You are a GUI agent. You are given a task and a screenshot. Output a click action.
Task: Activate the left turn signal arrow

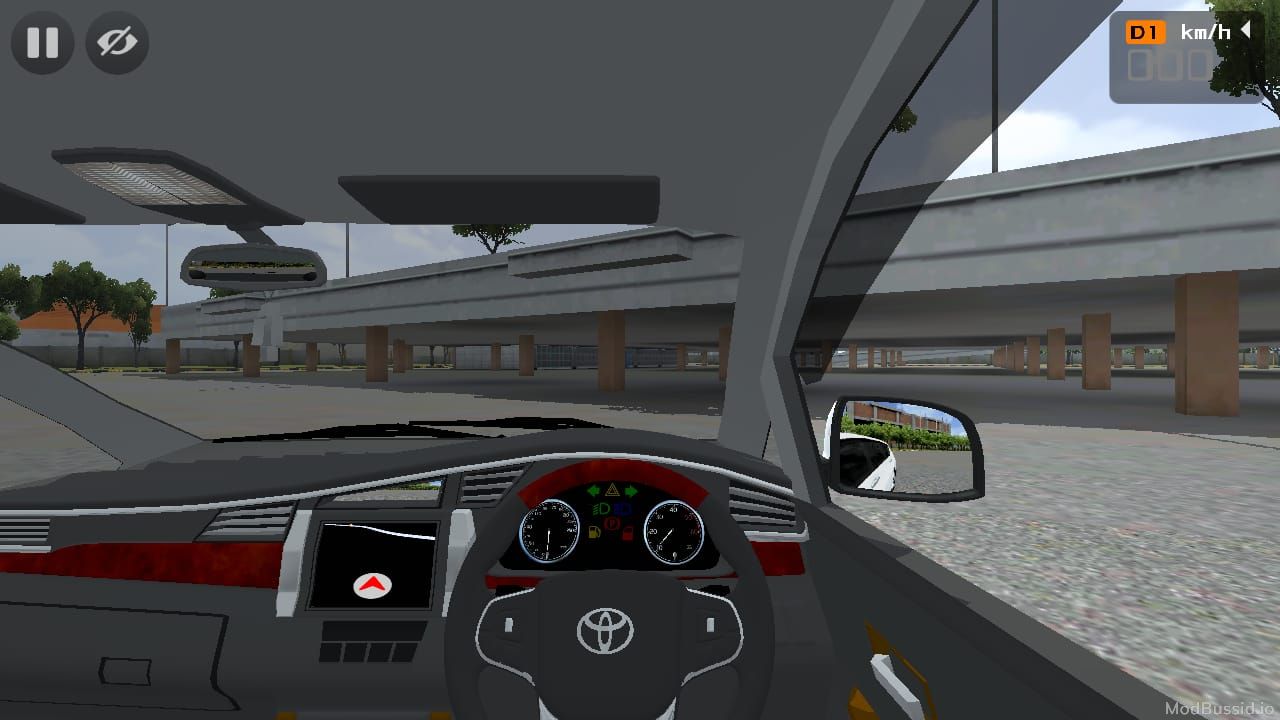593,491
